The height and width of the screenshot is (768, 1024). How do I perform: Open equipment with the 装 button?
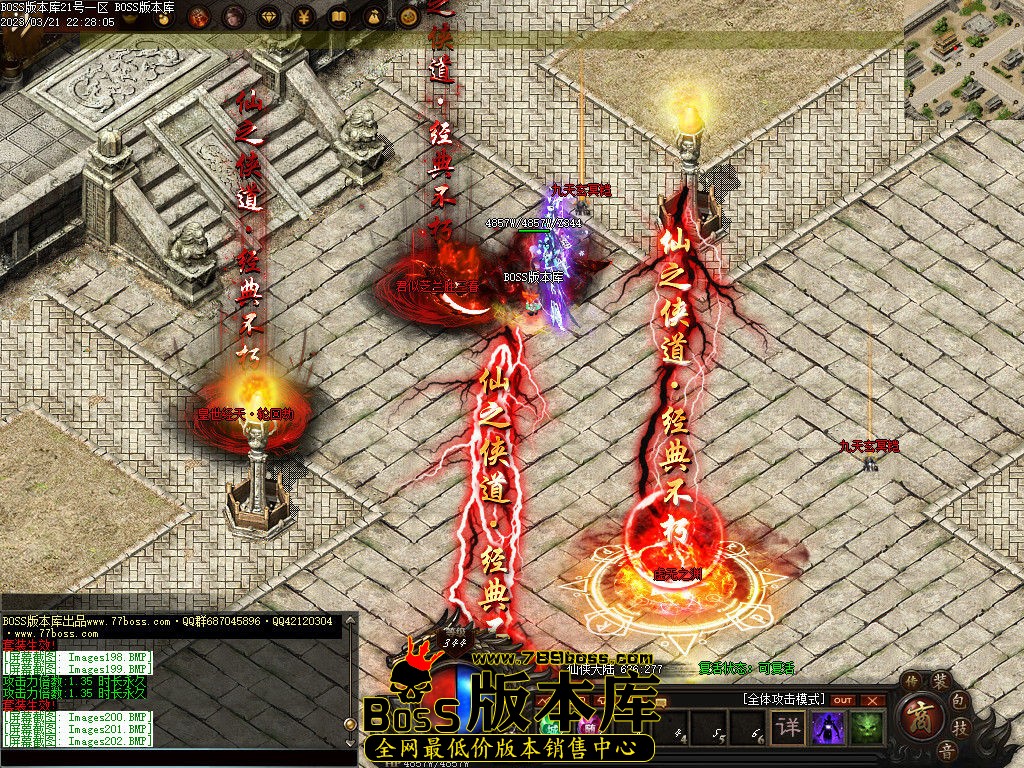coord(940,682)
